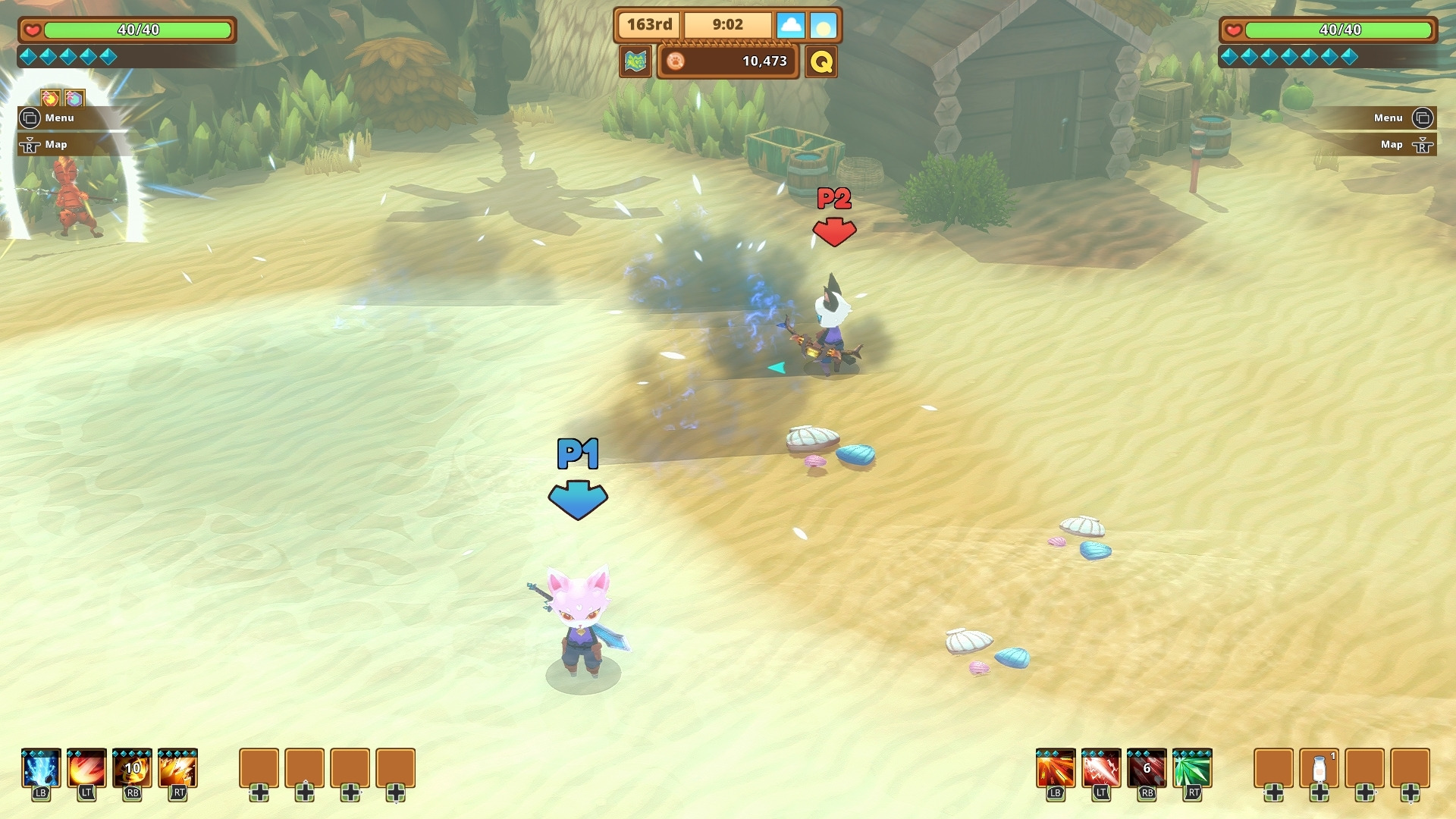
Task: Click the flame buff status icon
Action: pyautogui.click(x=50, y=98)
